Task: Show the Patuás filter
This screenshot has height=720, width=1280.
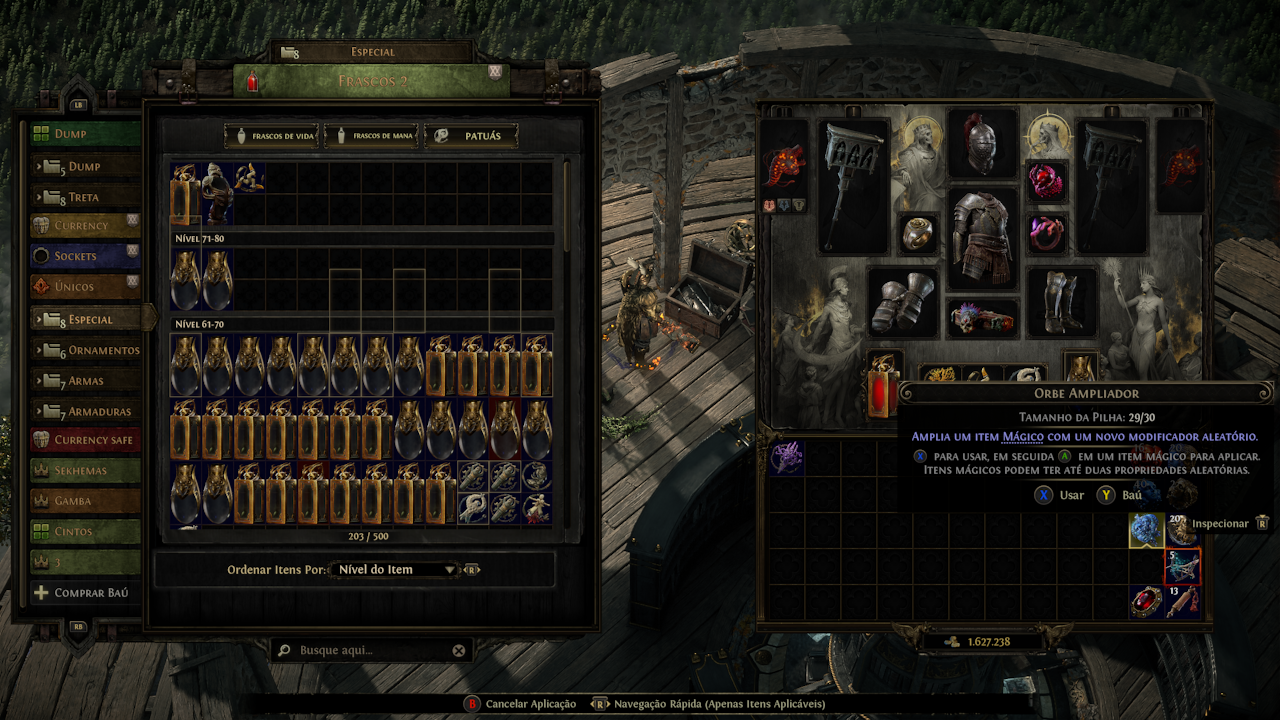Action: pos(471,135)
